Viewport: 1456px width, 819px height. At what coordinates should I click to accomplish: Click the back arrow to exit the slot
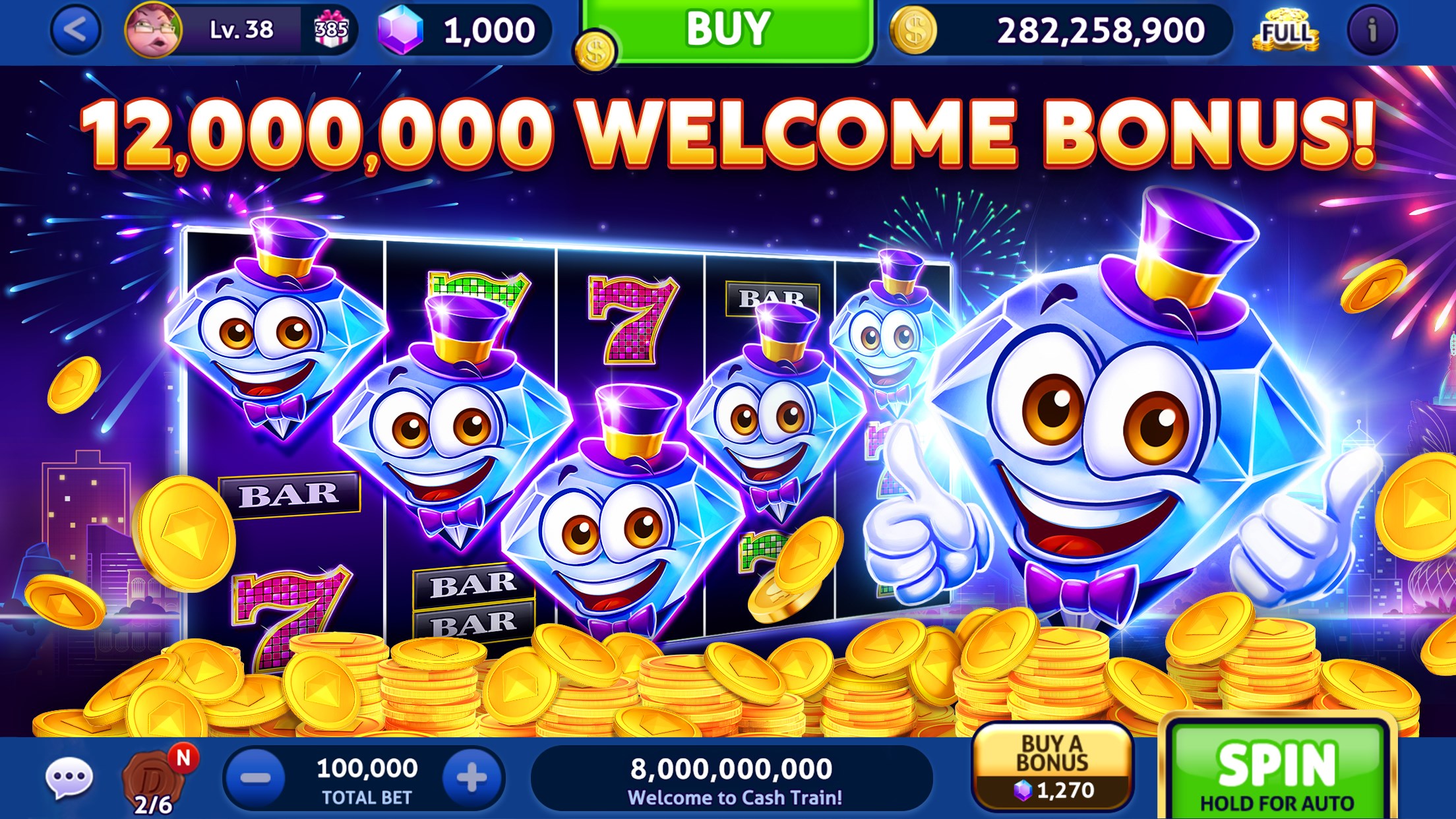click(75, 29)
